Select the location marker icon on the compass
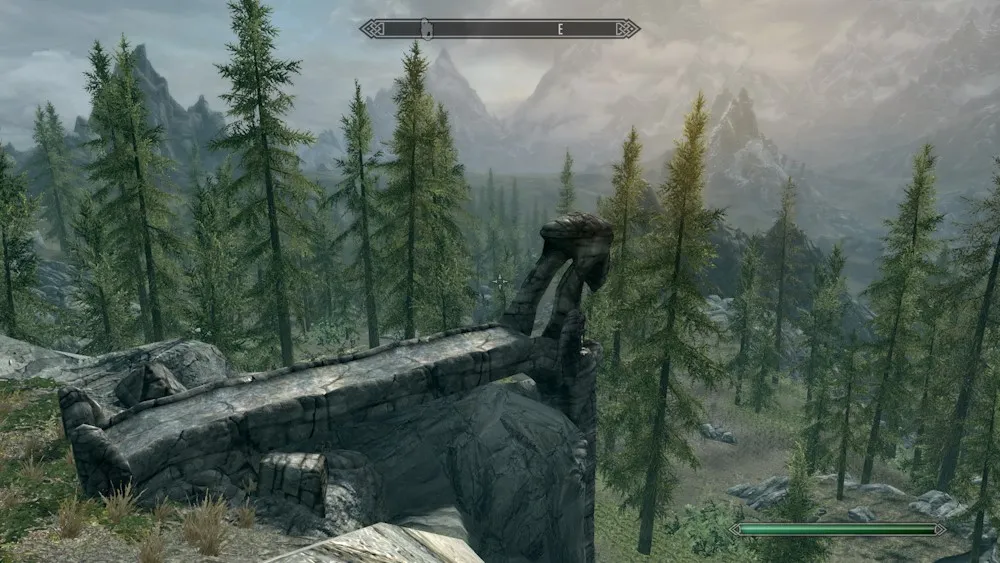The image size is (1000, 563). 426,28
